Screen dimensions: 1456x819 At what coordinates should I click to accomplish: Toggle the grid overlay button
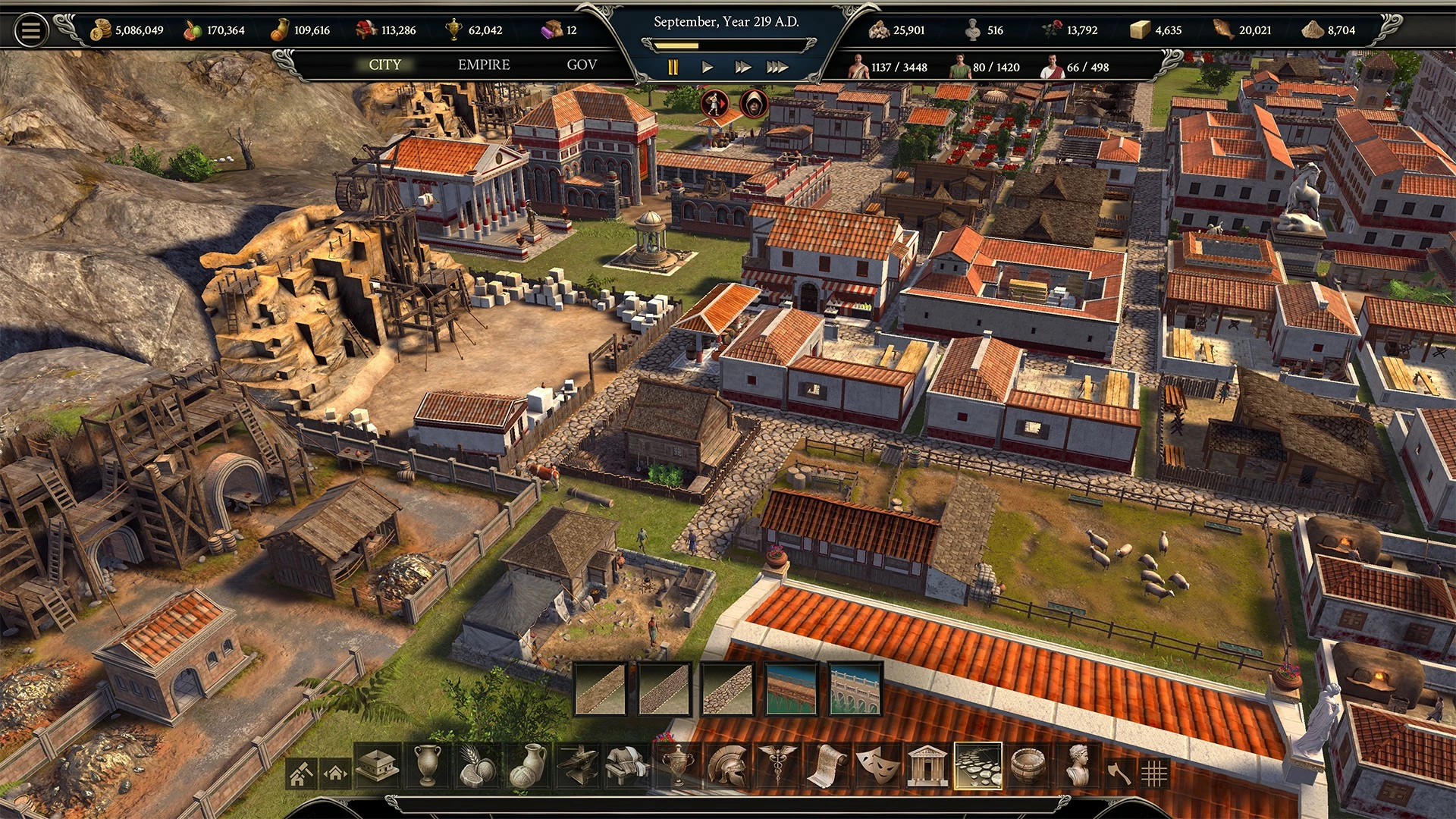click(1154, 773)
